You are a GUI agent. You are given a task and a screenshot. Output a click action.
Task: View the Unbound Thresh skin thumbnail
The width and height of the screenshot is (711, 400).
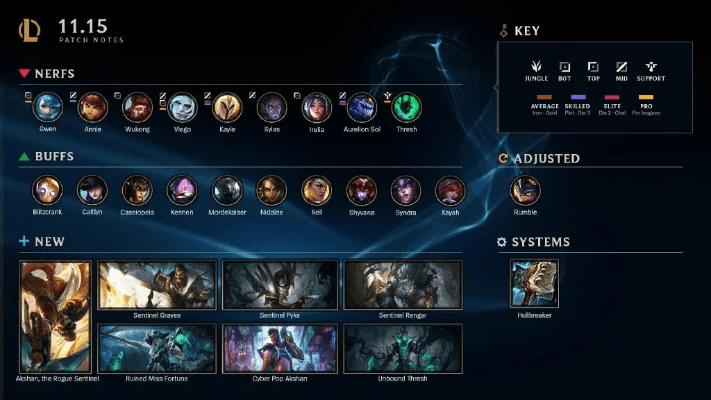pos(403,347)
